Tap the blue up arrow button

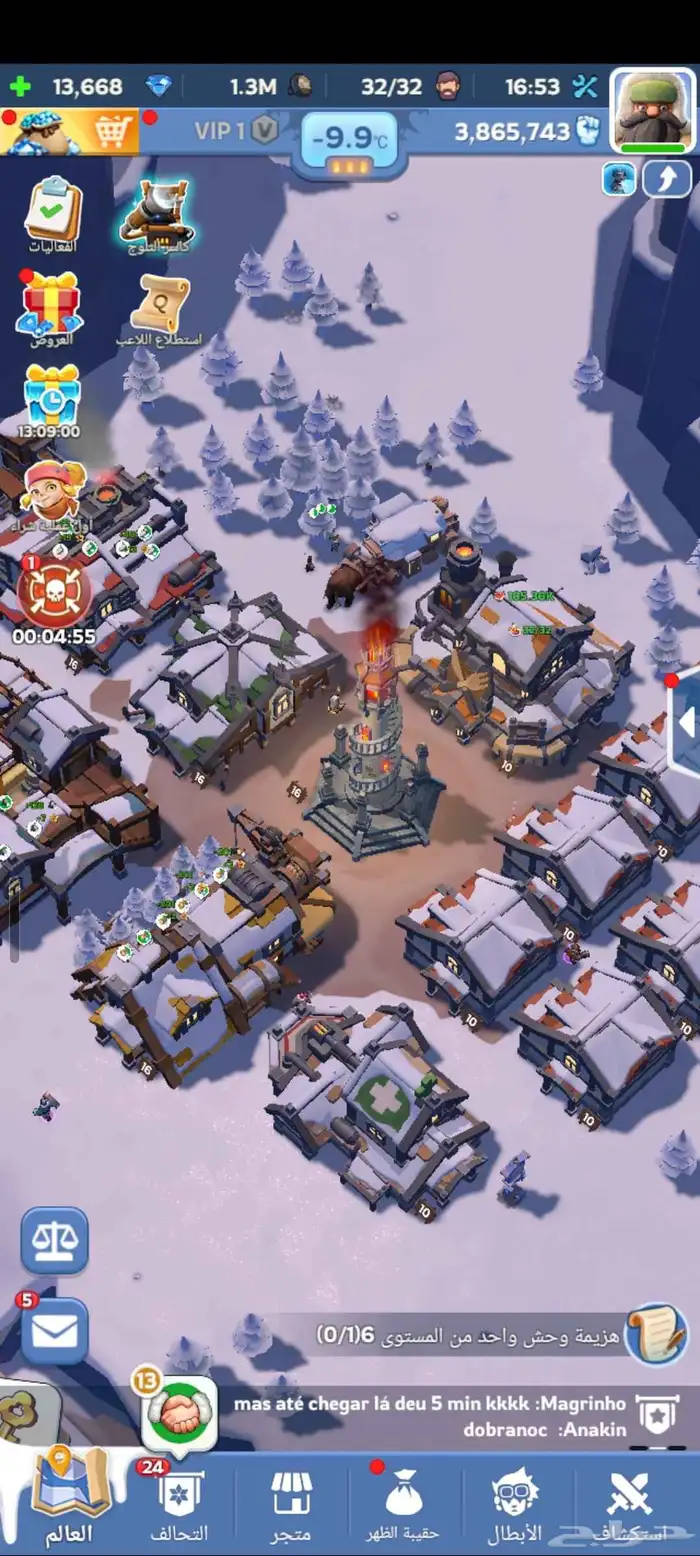666,179
